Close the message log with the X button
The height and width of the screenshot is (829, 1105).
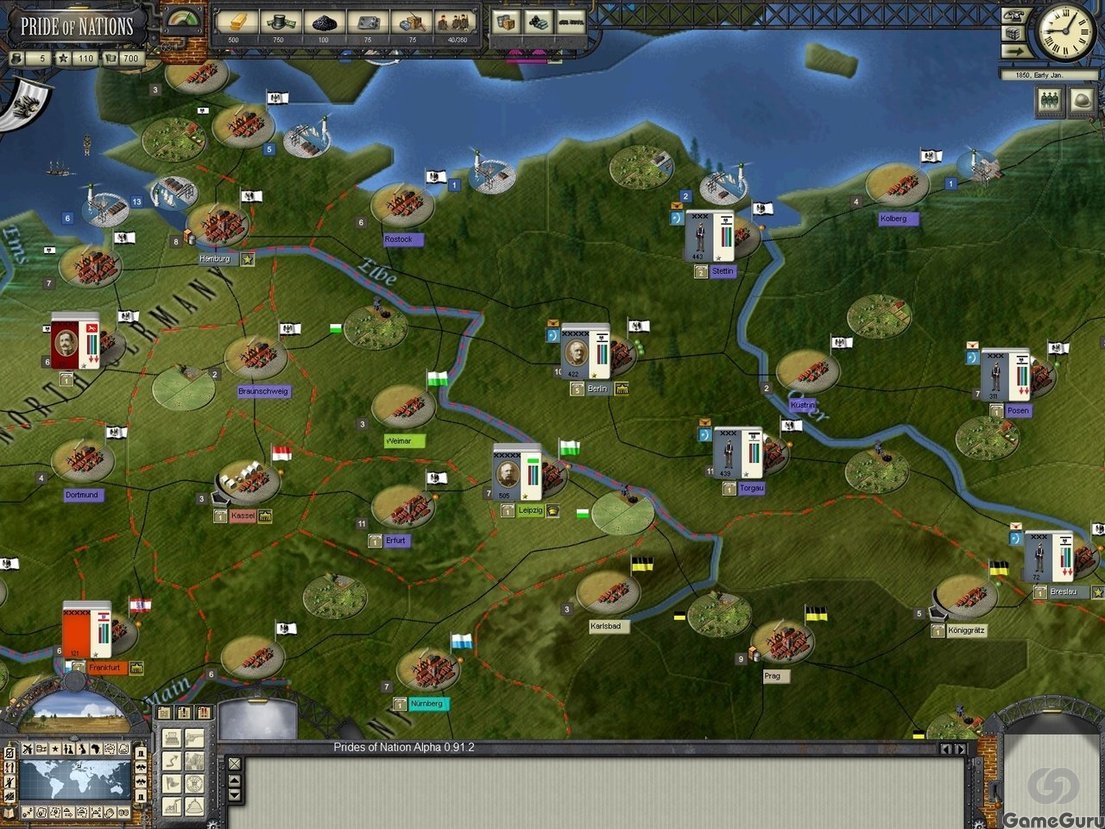point(234,763)
